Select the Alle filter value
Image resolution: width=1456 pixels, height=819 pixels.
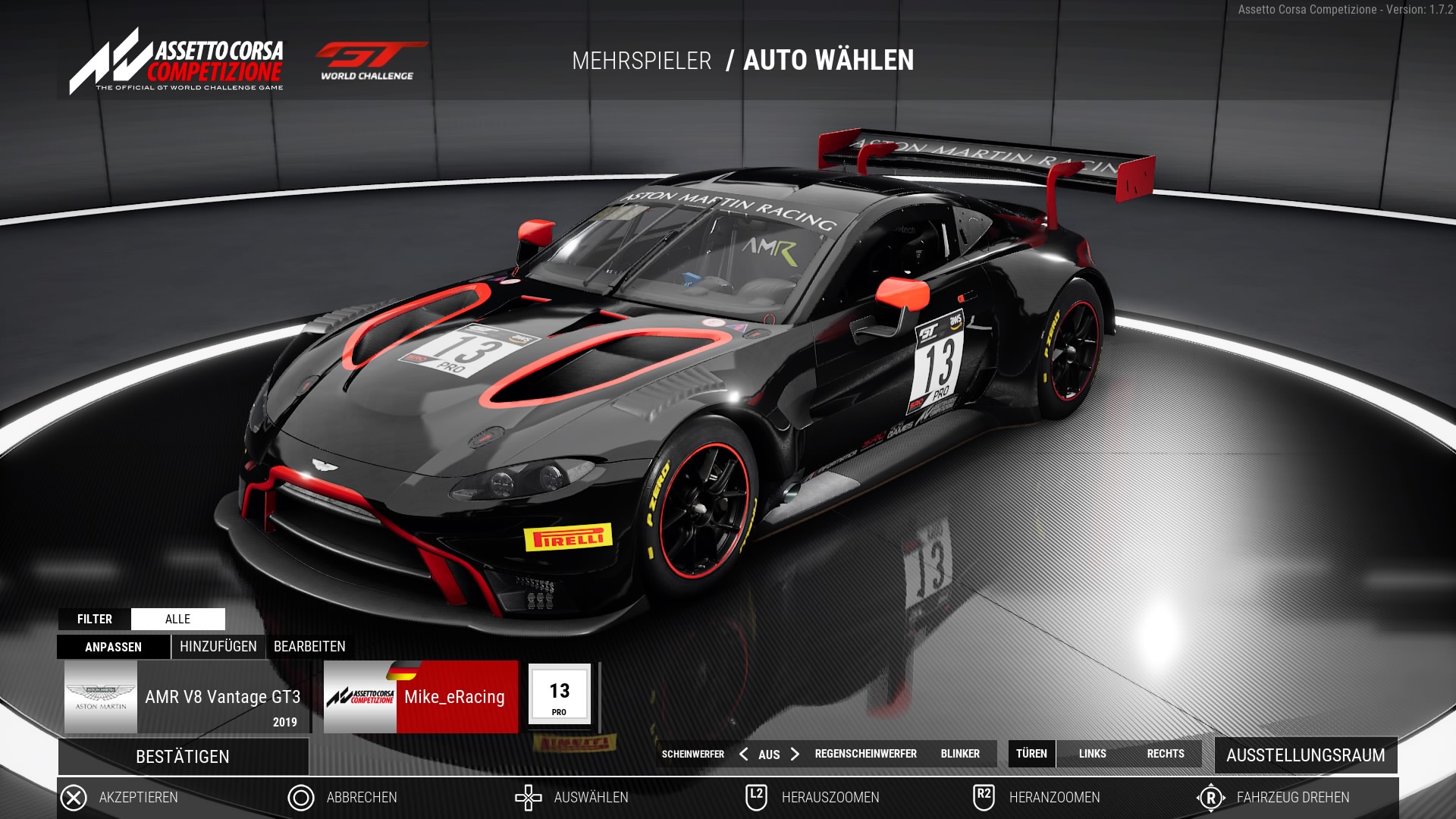pos(178,619)
